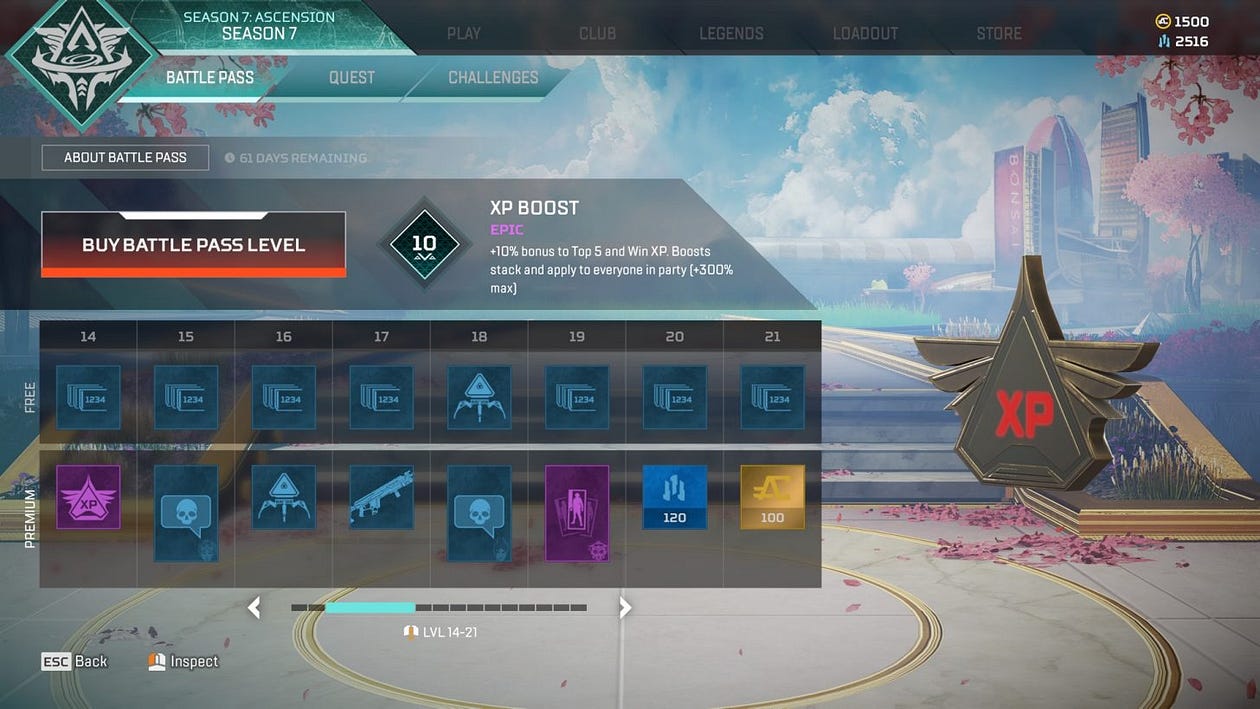The width and height of the screenshot is (1260, 709).
Task: Select the premium weapon skin reward
Action: click(381, 497)
